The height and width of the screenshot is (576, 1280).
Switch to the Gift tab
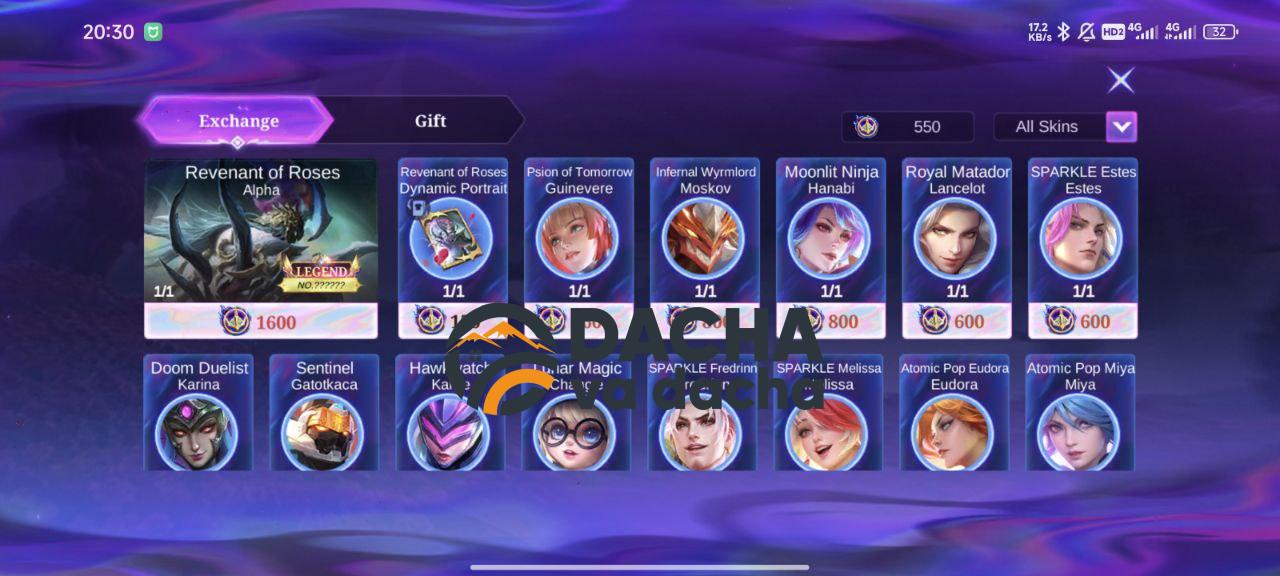(430, 121)
